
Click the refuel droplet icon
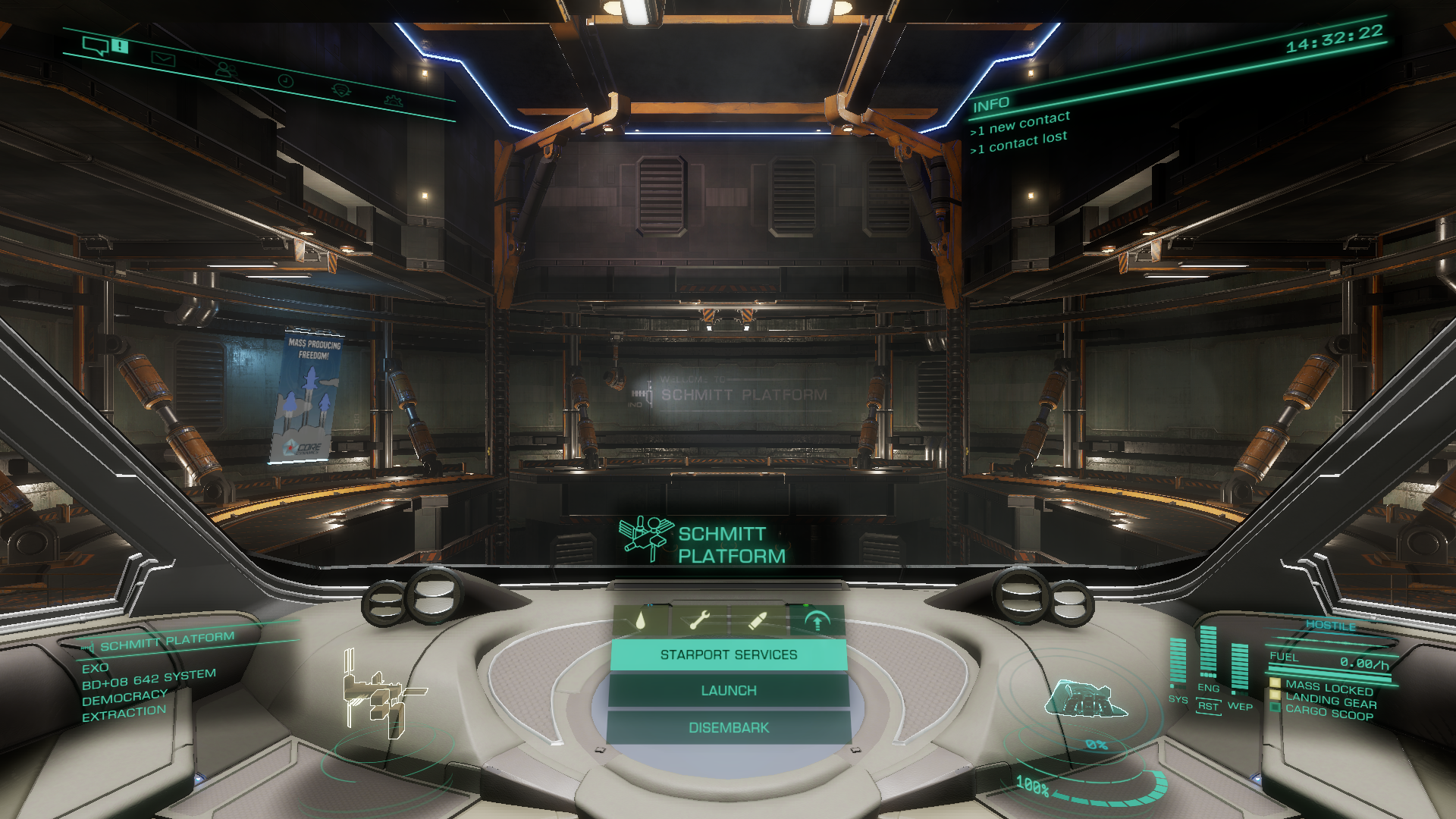tap(641, 621)
